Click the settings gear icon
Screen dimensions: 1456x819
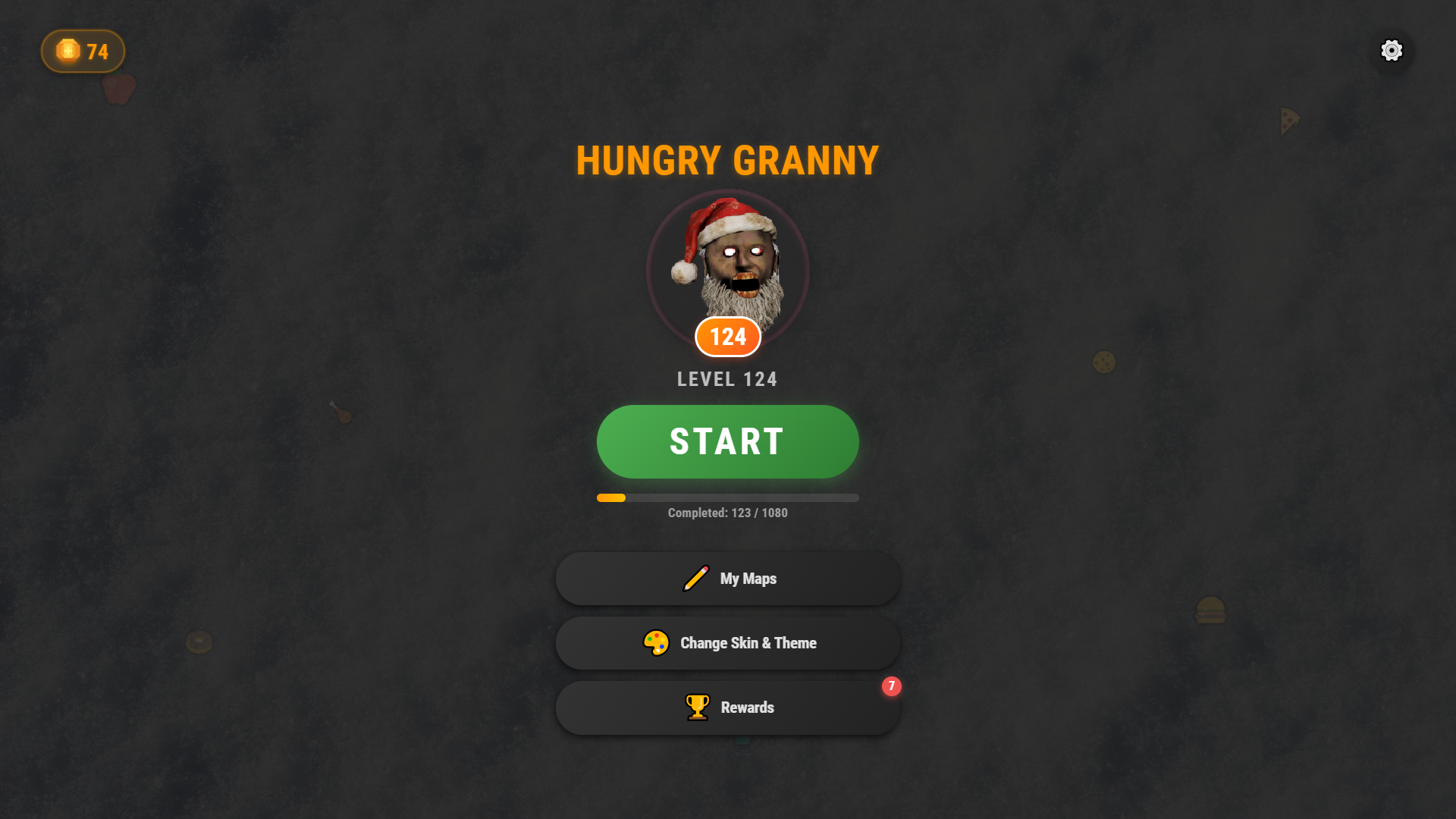pos(1392,50)
